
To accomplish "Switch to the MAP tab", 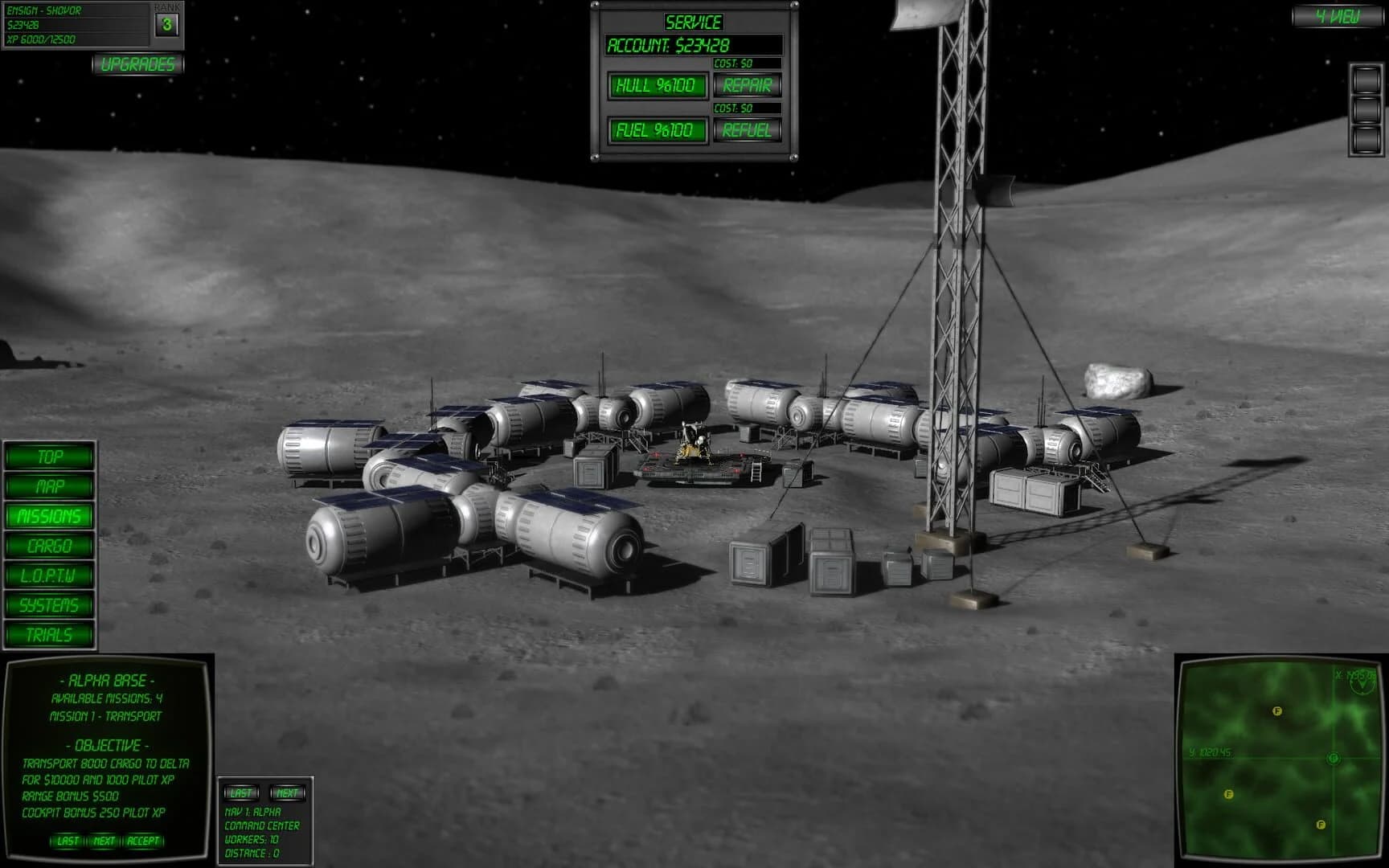I will pyautogui.click(x=48, y=487).
